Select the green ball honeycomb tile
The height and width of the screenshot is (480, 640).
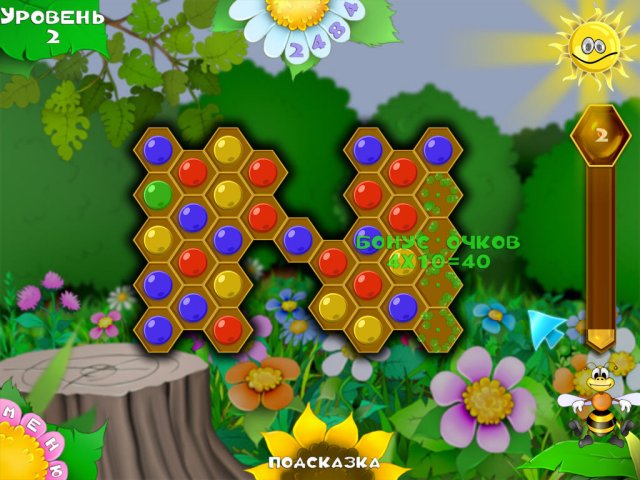[x=157, y=192]
